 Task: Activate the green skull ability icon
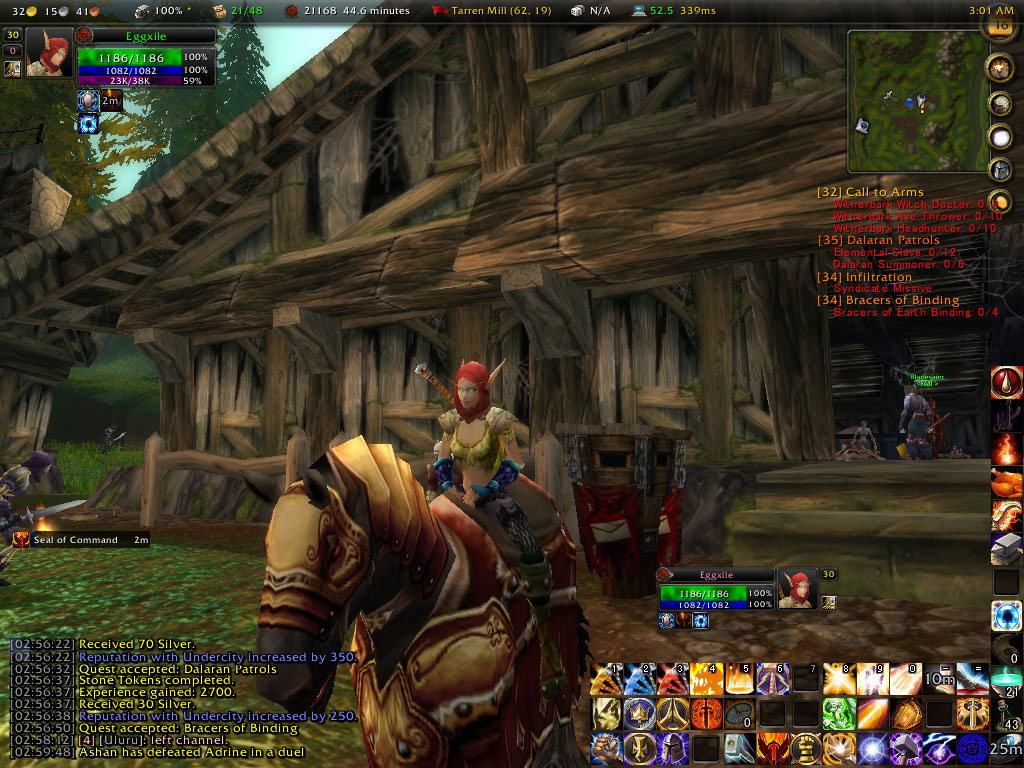point(840,713)
